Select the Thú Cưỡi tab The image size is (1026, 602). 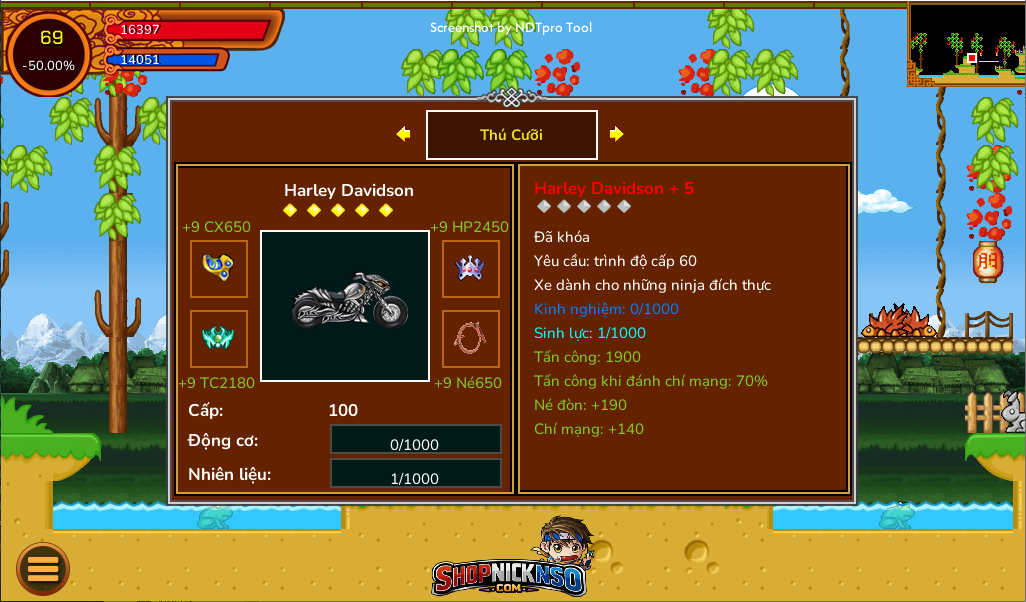(x=511, y=135)
